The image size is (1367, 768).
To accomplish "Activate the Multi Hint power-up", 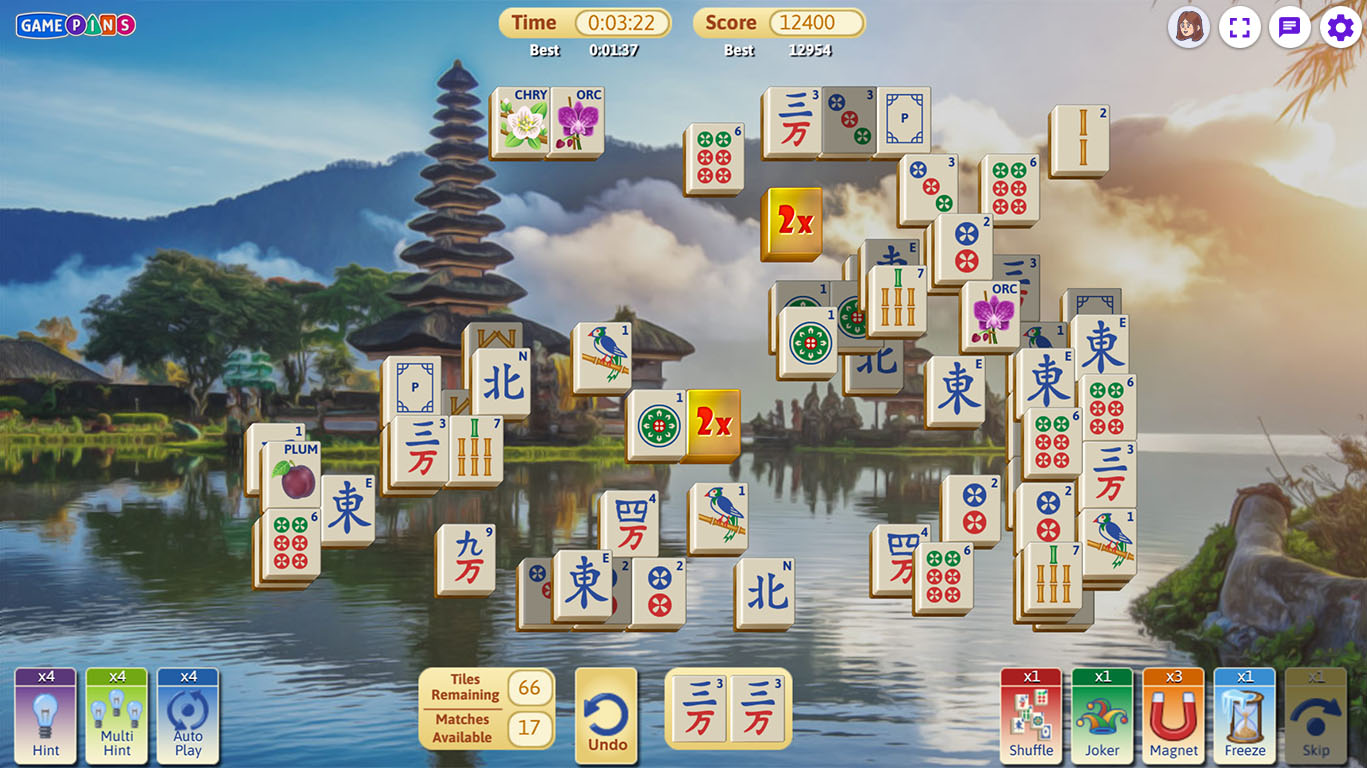I will coord(117,716).
